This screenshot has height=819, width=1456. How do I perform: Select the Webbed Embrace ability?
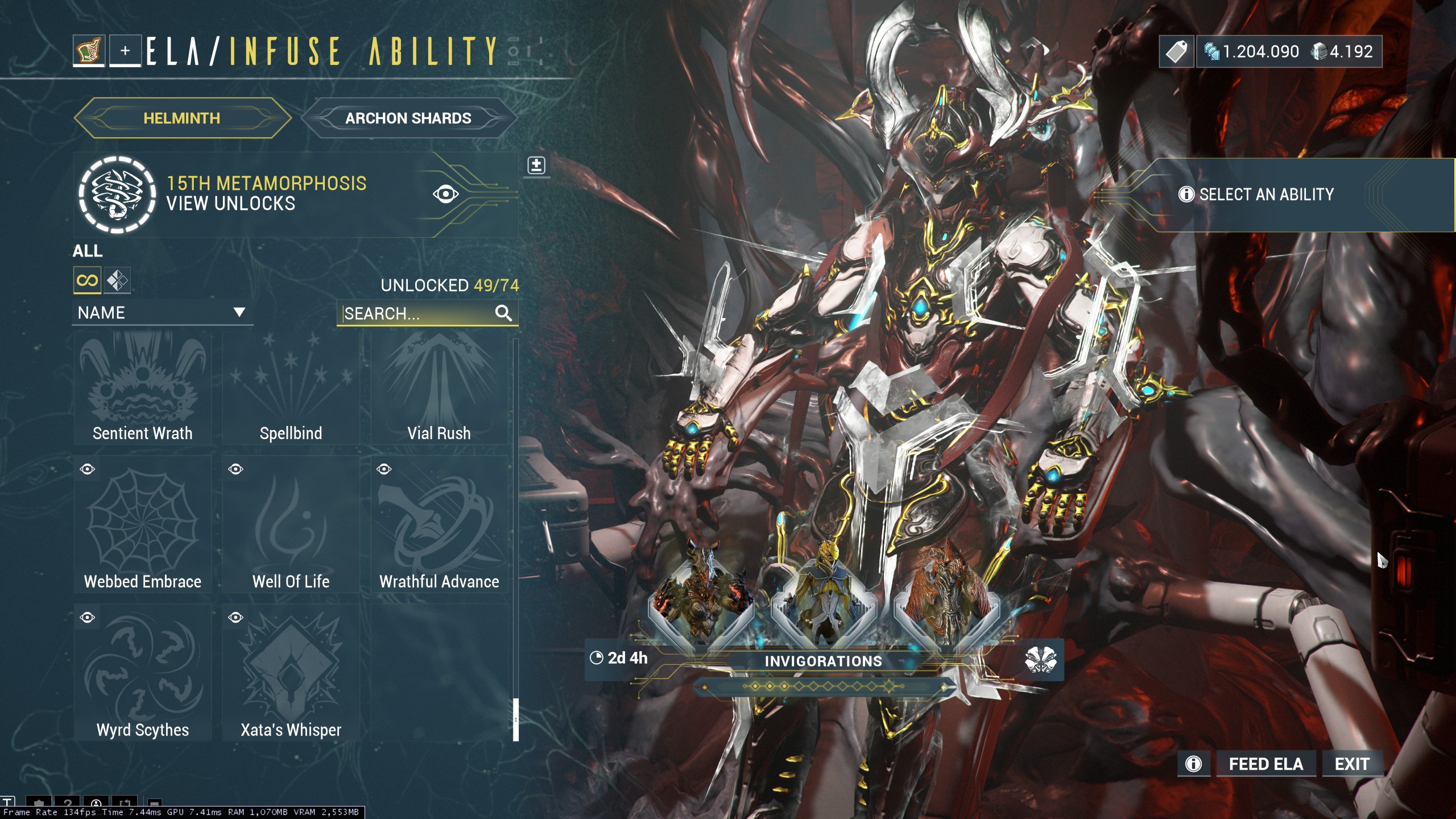pyautogui.click(x=143, y=524)
